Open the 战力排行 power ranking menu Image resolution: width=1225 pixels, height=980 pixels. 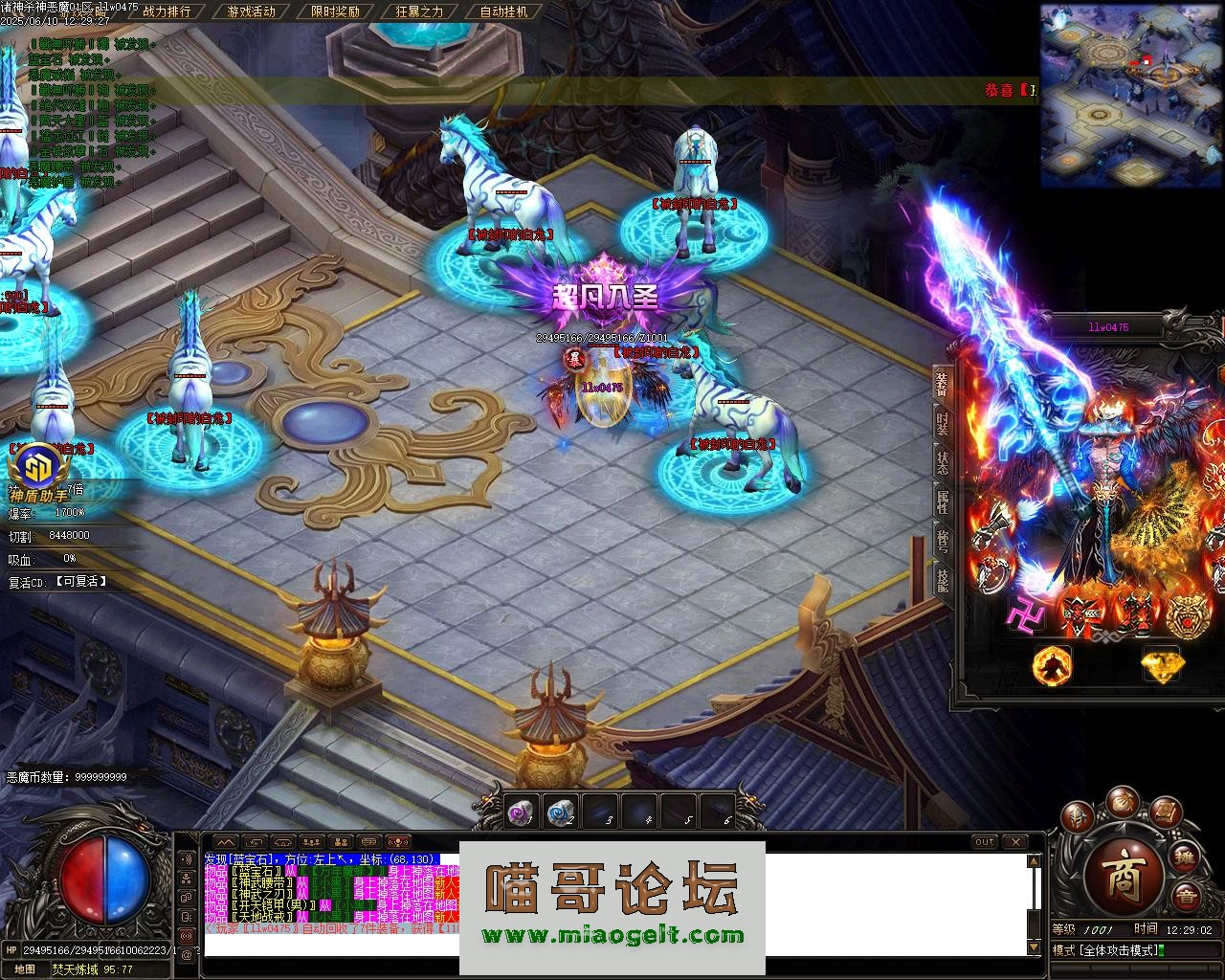click(166, 11)
